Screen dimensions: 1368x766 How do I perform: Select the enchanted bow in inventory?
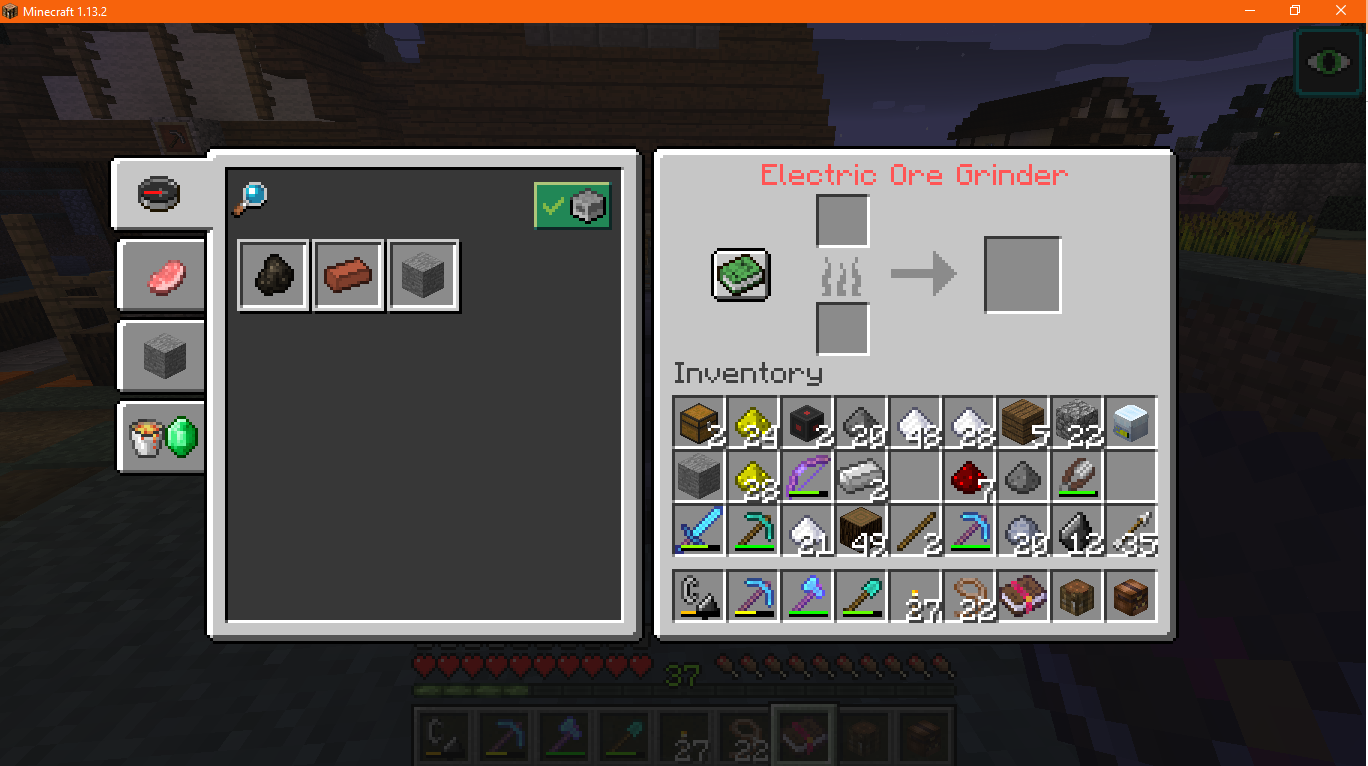point(807,477)
